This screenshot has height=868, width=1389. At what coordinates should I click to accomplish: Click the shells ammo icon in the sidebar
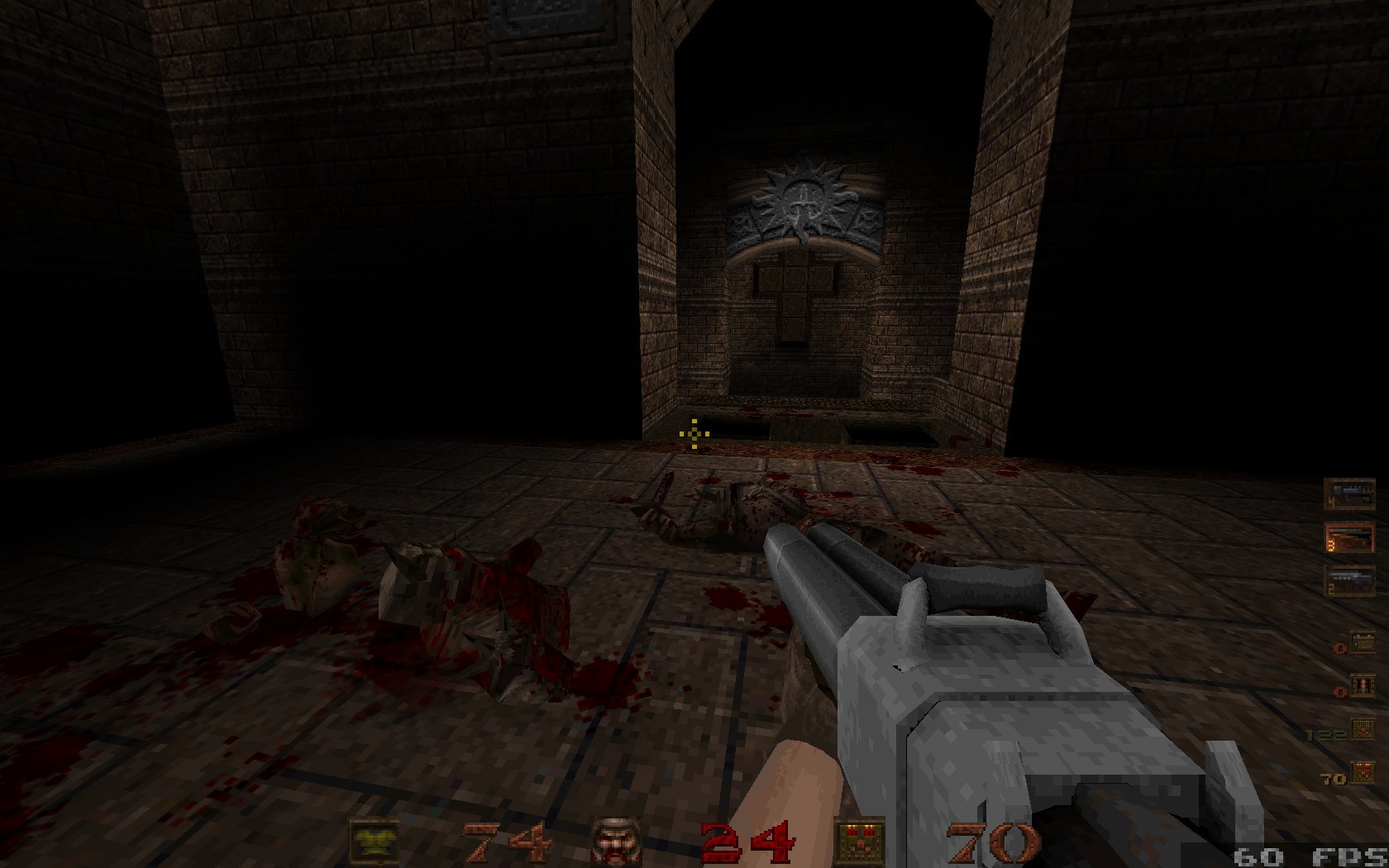[1362, 642]
